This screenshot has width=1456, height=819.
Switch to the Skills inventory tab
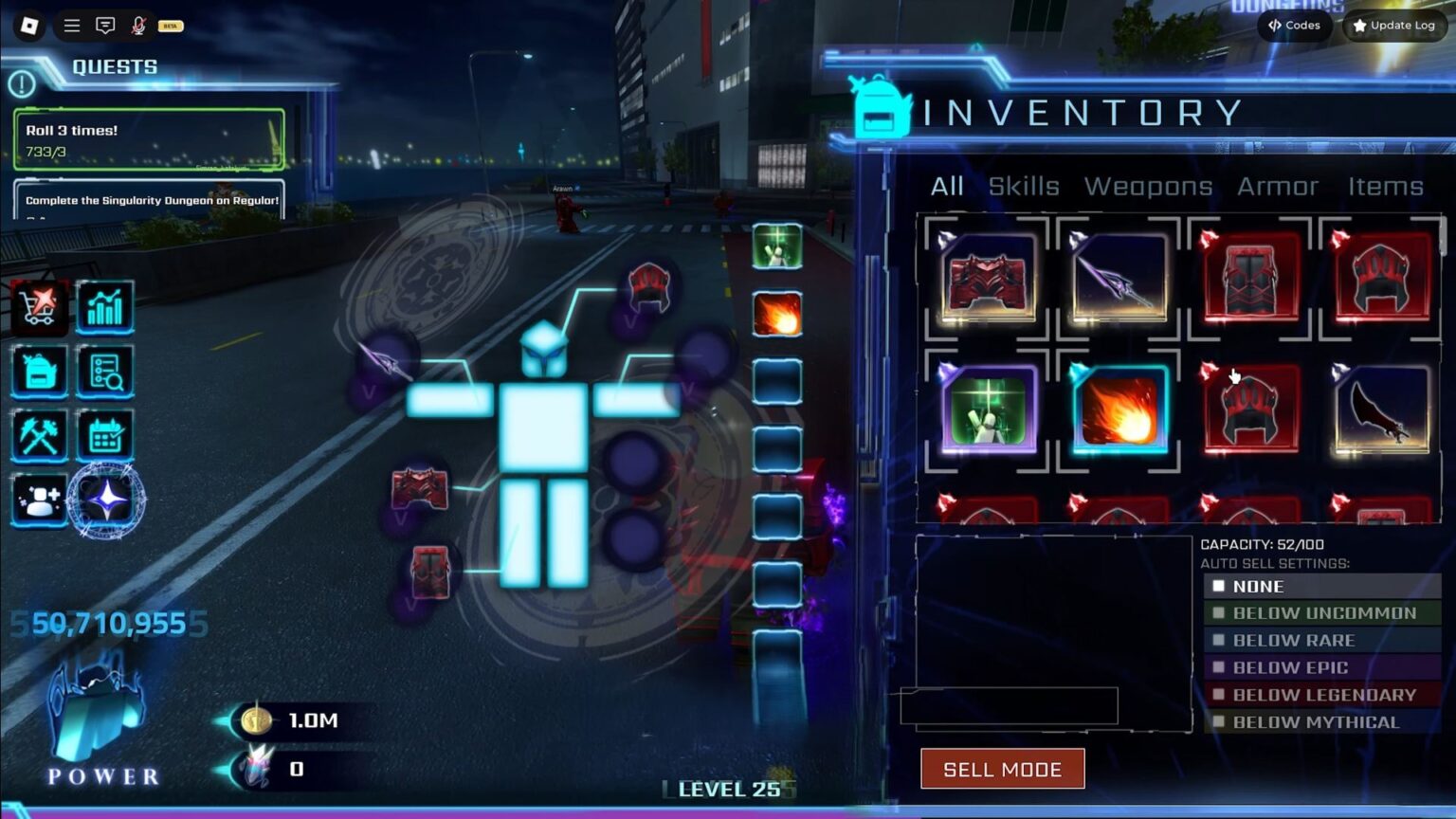1024,187
